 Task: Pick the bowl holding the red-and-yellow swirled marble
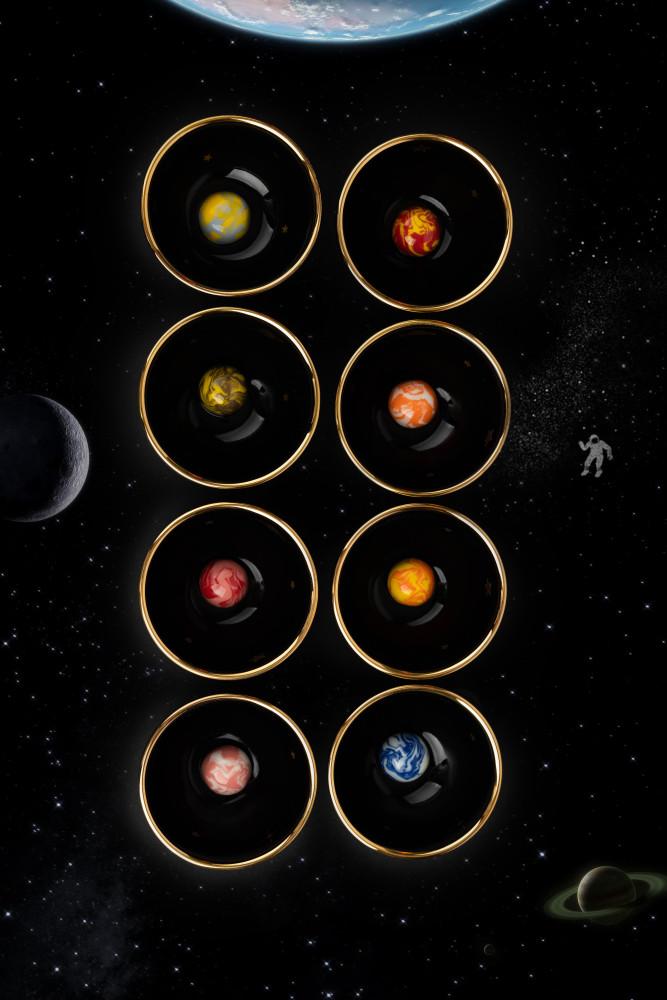pos(425,222)
